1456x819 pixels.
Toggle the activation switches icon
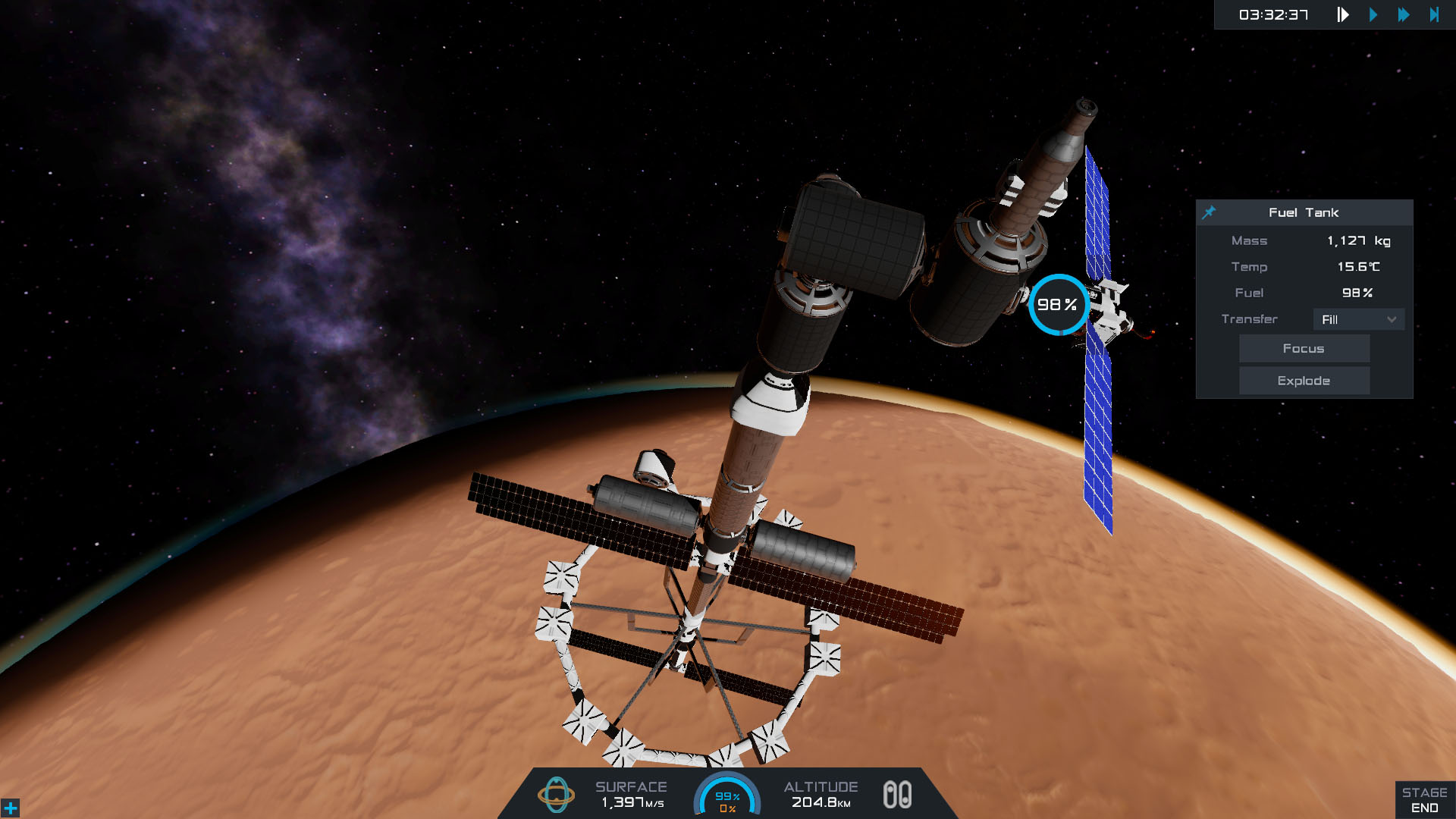coord(897,795)
